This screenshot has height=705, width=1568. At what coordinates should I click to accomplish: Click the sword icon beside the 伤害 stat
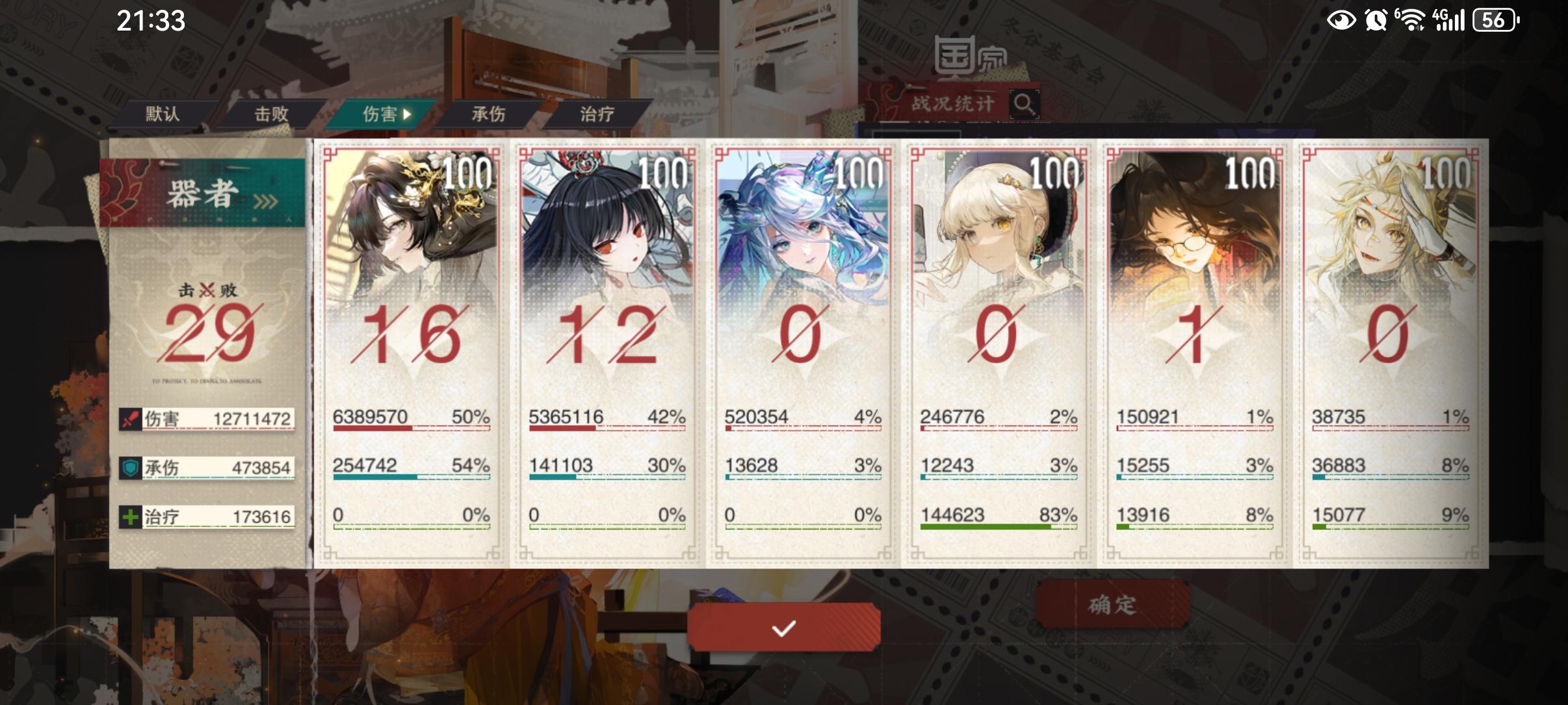tap(132, 419)
